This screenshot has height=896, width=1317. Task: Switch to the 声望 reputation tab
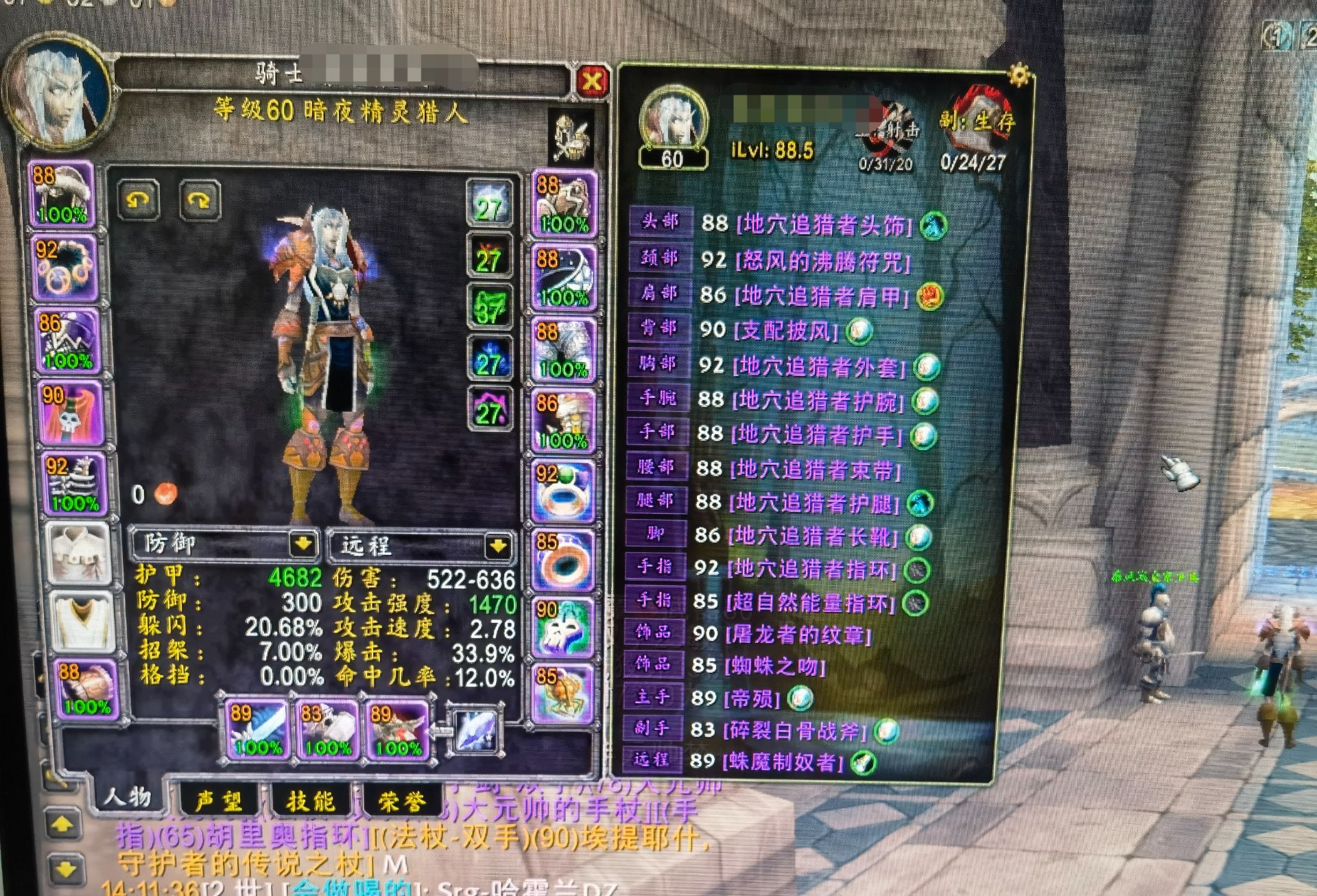218,801
